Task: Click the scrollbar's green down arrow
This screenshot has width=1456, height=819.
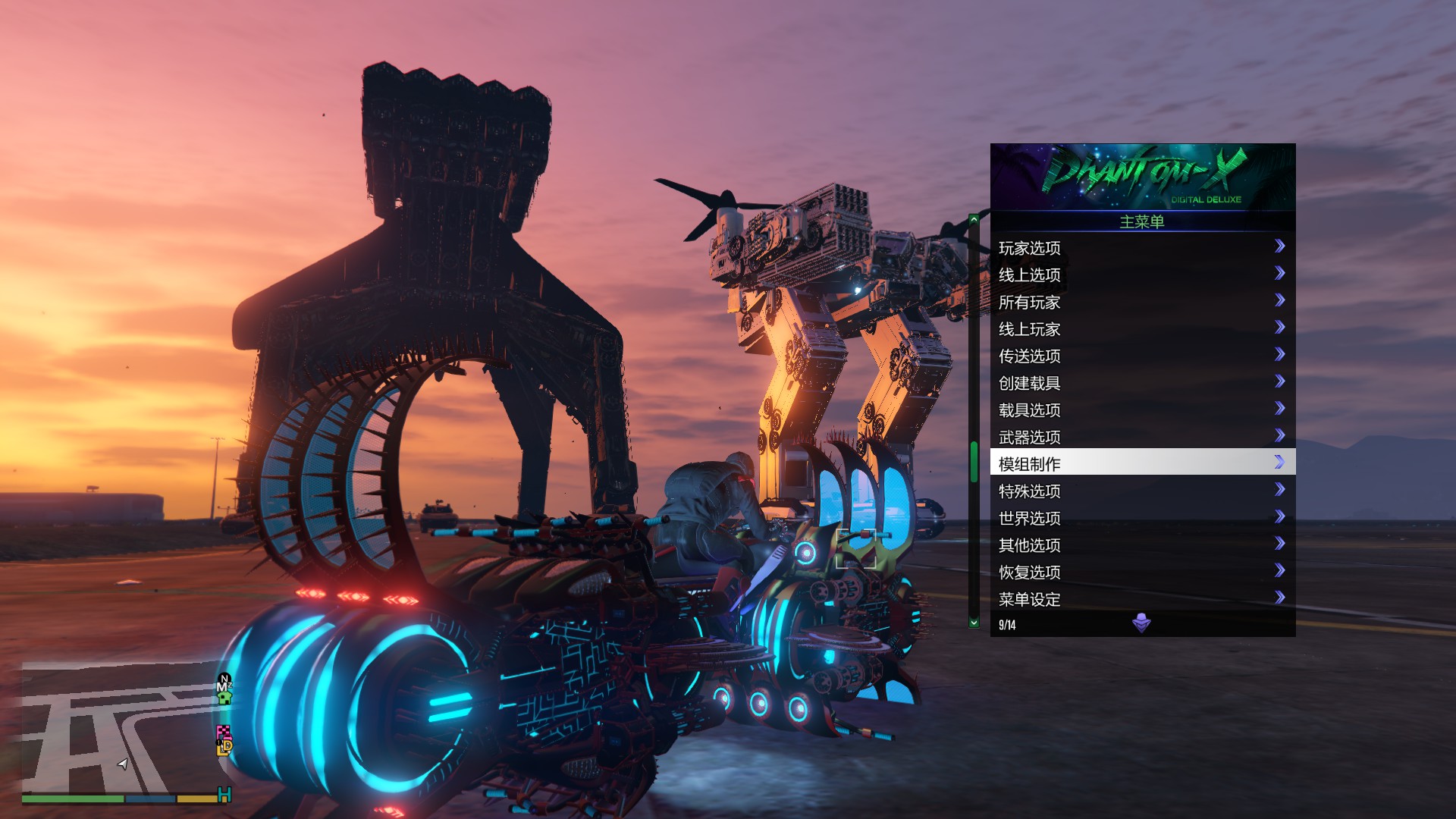Action: point(974,623)
